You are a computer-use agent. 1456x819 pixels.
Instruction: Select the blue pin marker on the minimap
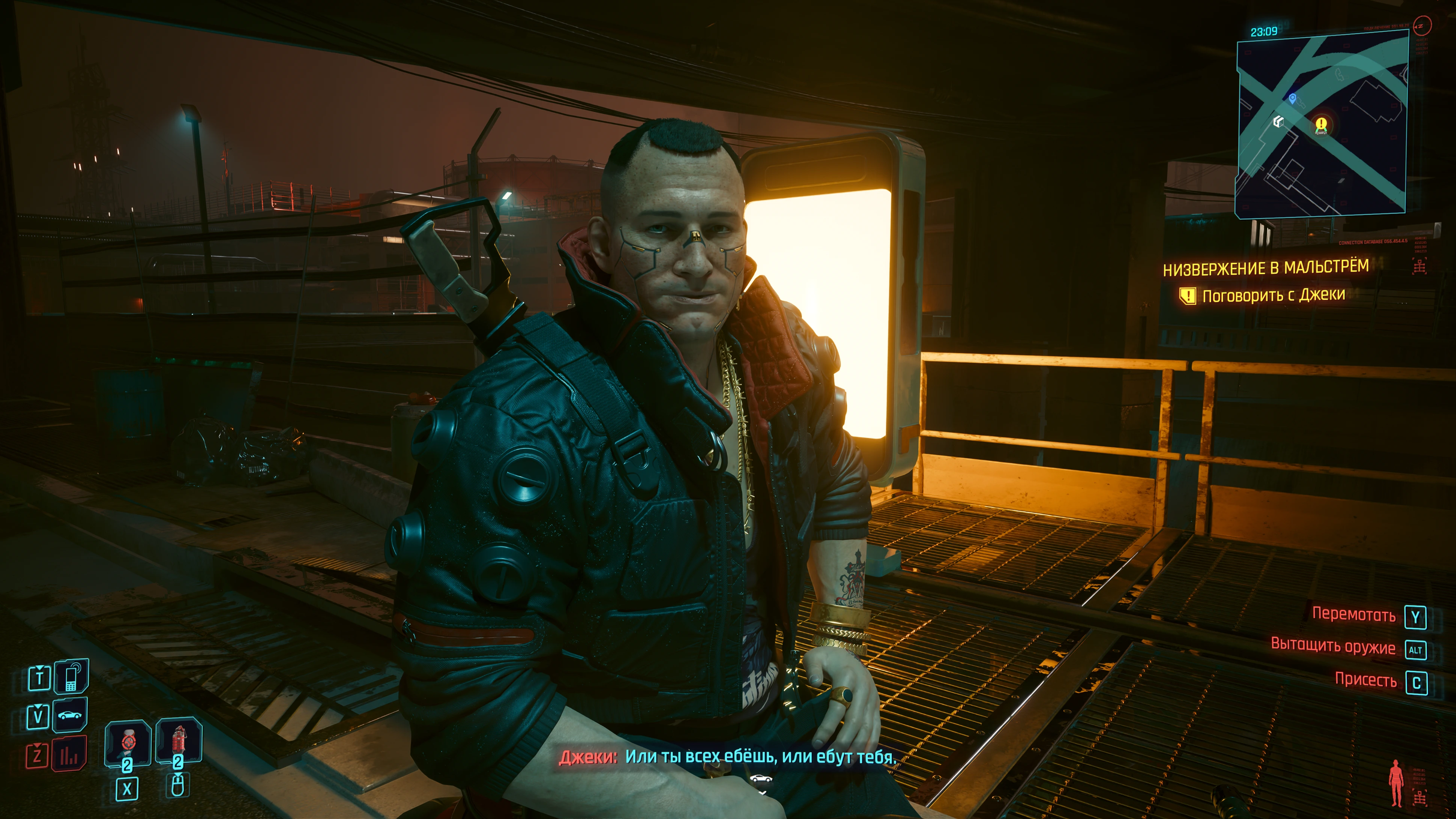click(1292, 99)
